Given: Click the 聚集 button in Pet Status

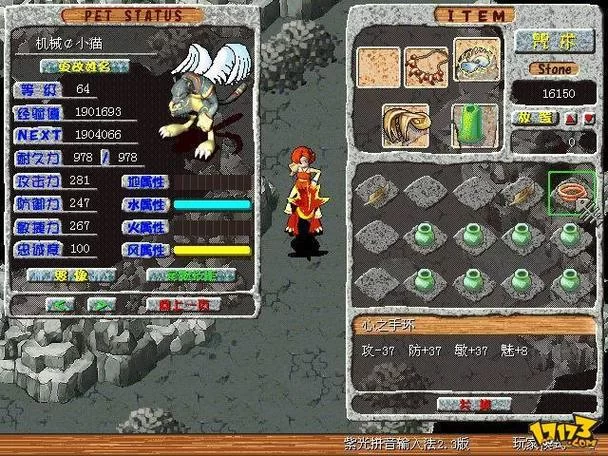Looking at the screenshot, I should 68,275.
